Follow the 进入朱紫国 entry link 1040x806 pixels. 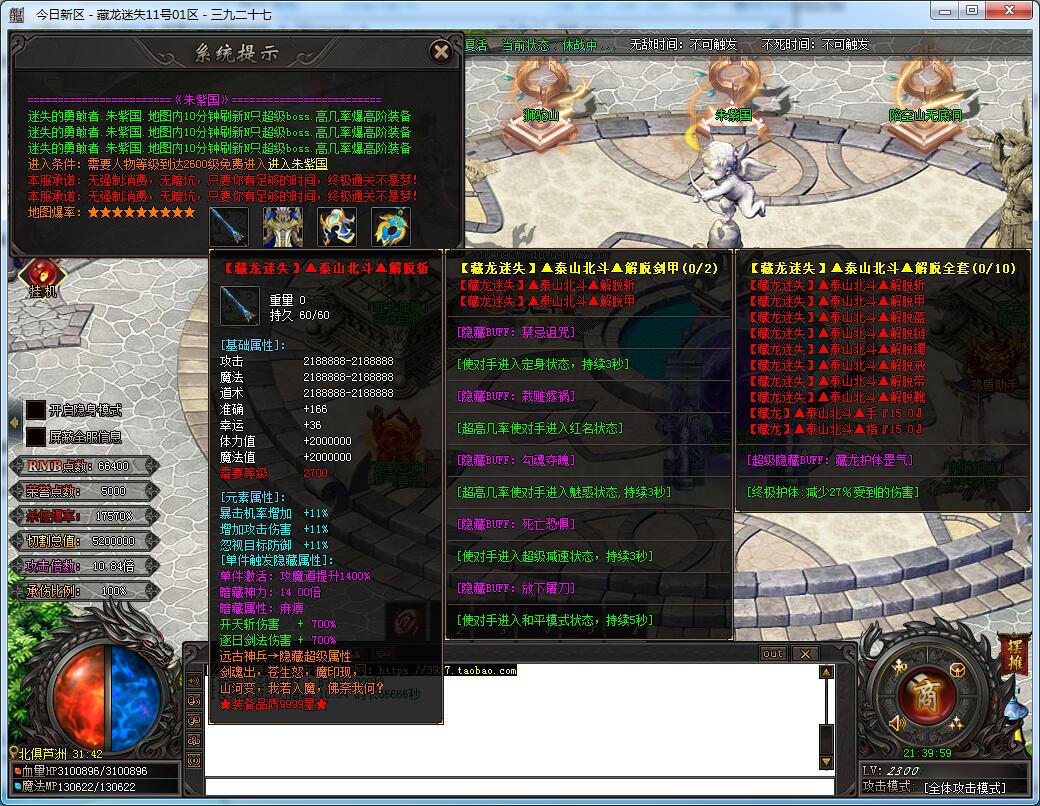coord(297,164)
